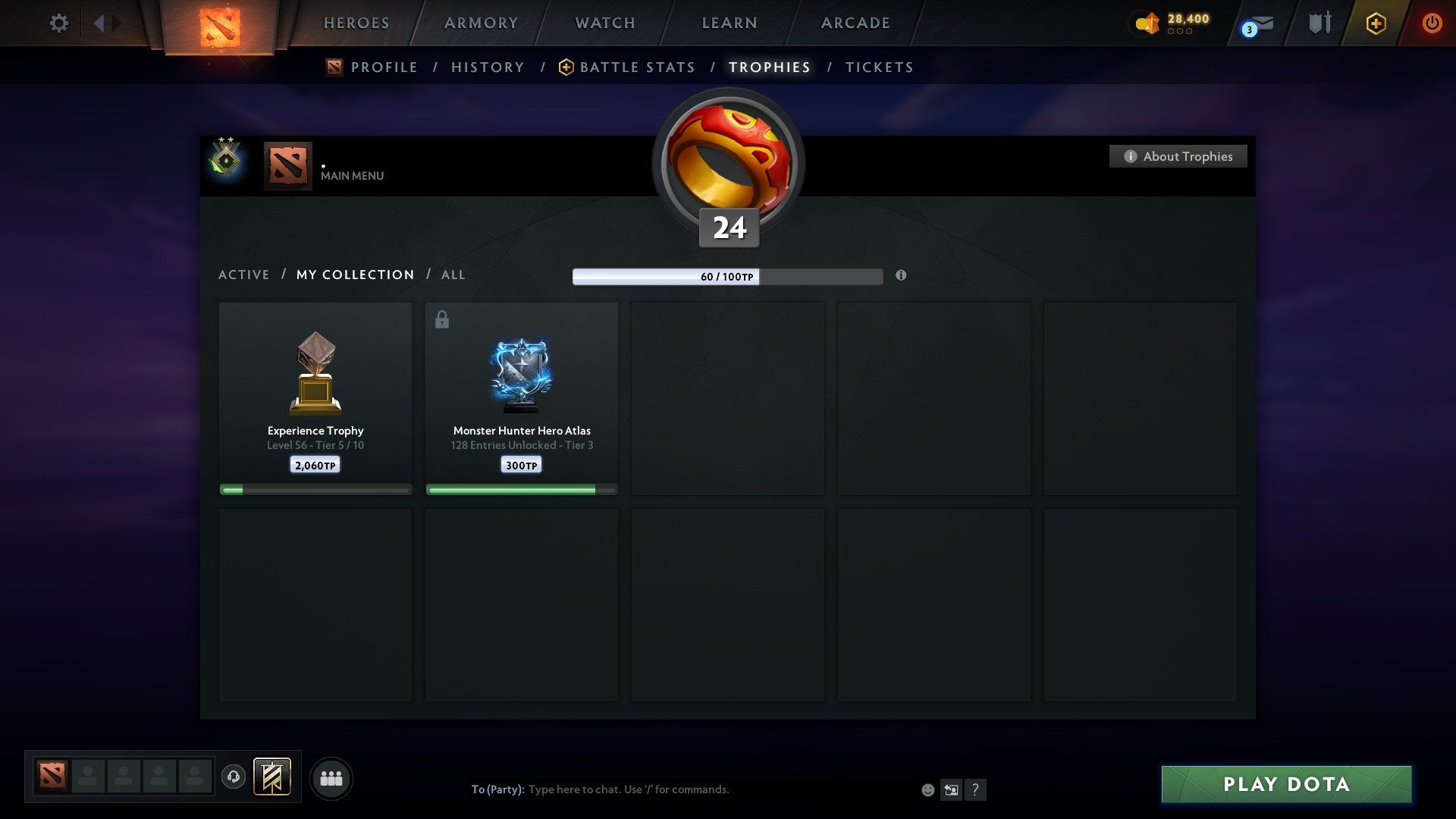Open the friends list icon near the chat bar

click(x=331, y=778)
